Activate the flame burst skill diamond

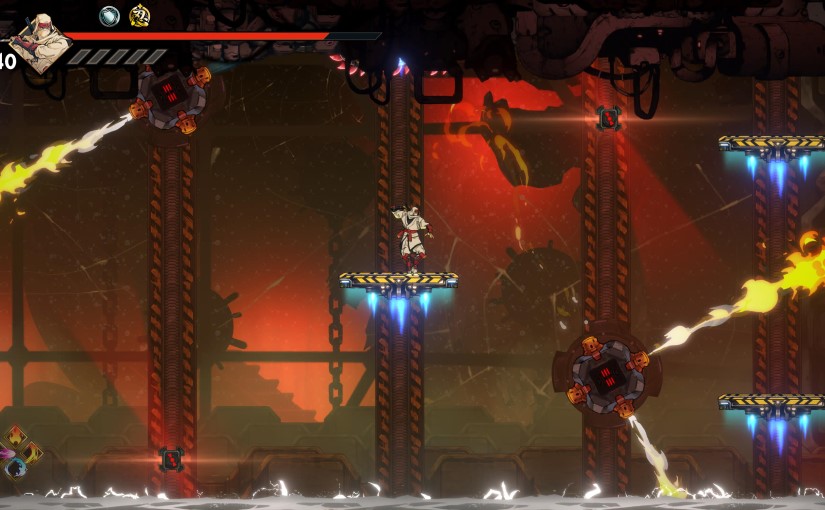coord(16,436)
